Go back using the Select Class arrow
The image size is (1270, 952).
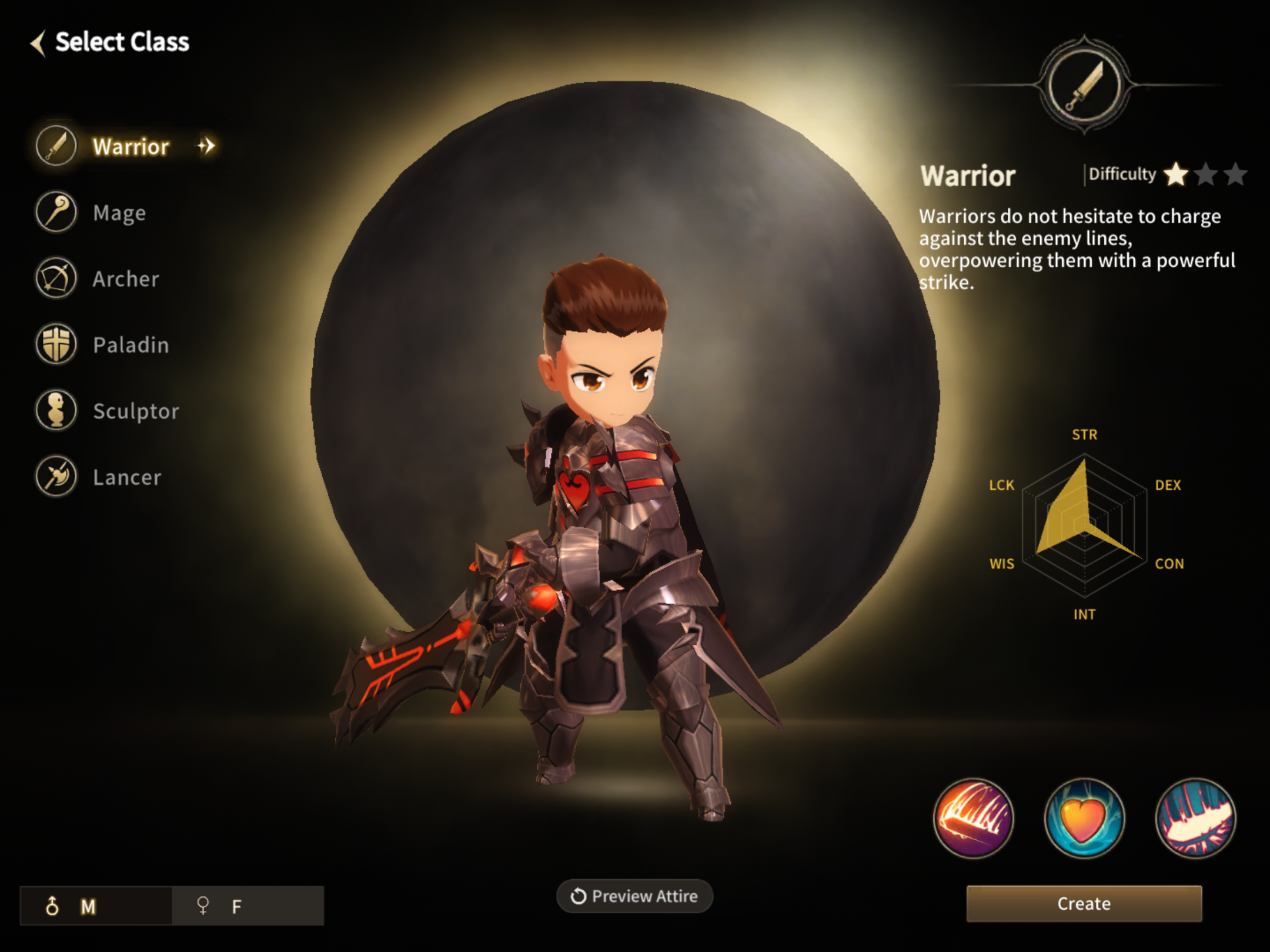coord(39,43)
